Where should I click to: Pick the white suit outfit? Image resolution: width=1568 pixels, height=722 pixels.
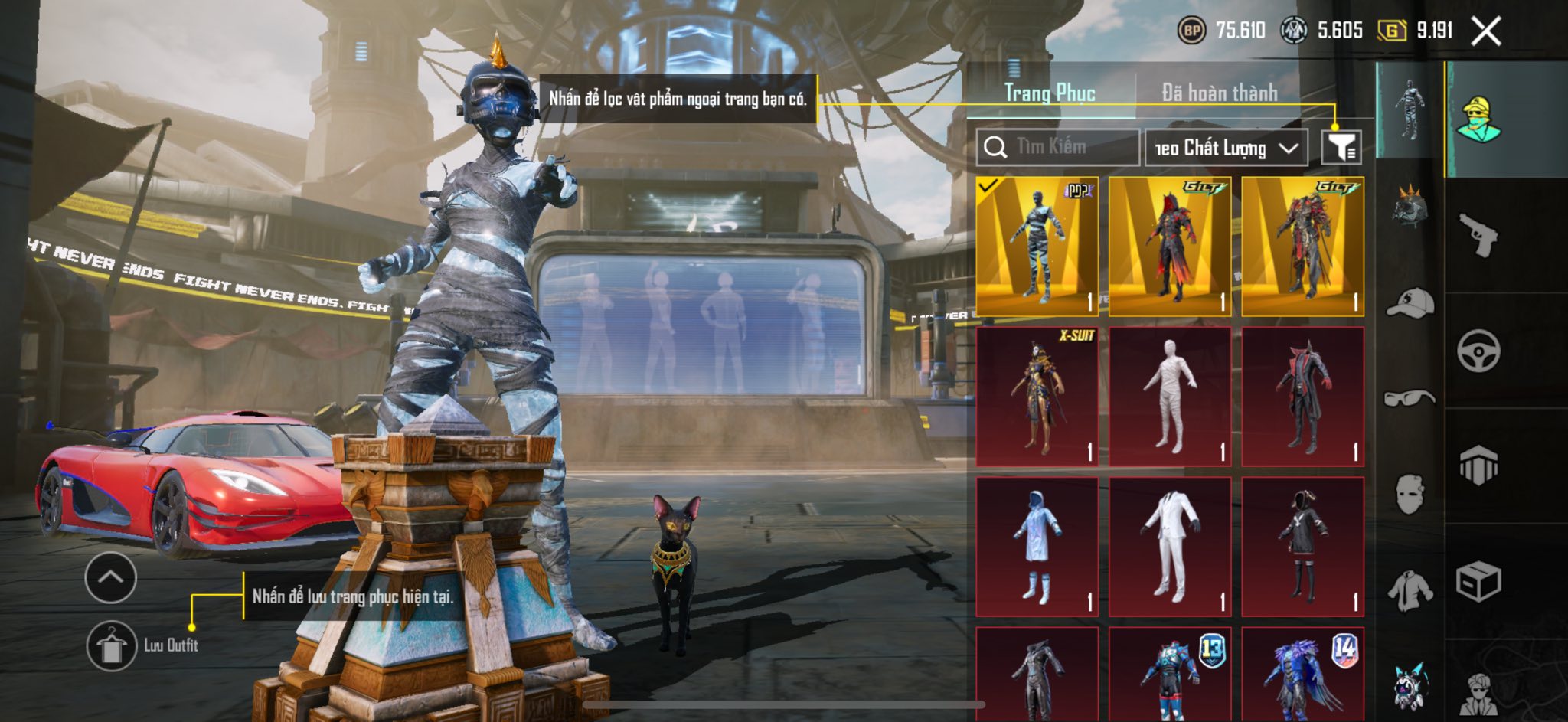1170,547
